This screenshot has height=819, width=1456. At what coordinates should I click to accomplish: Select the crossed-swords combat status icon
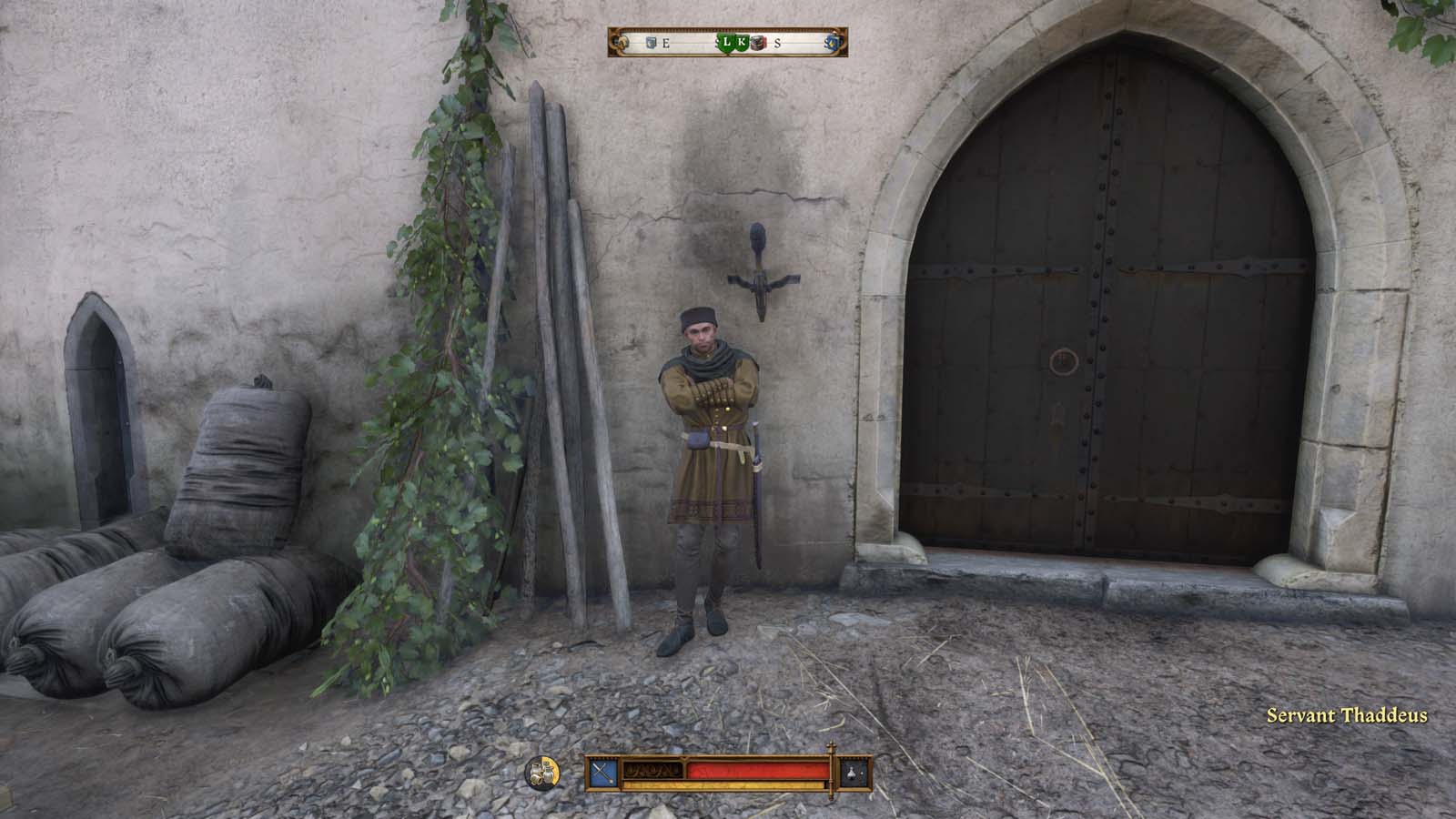point(602,773)
